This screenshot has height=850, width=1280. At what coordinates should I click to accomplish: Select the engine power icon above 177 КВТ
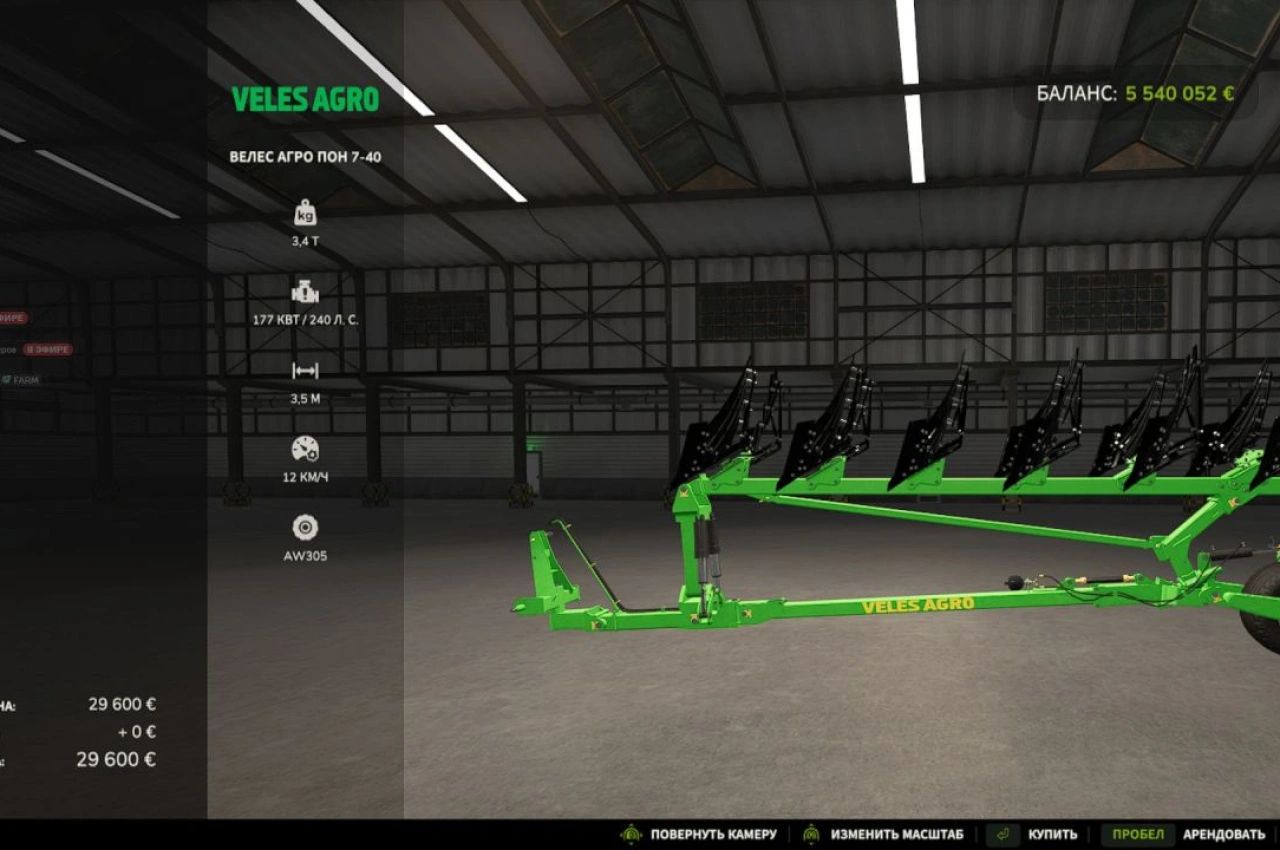point(305,293)
